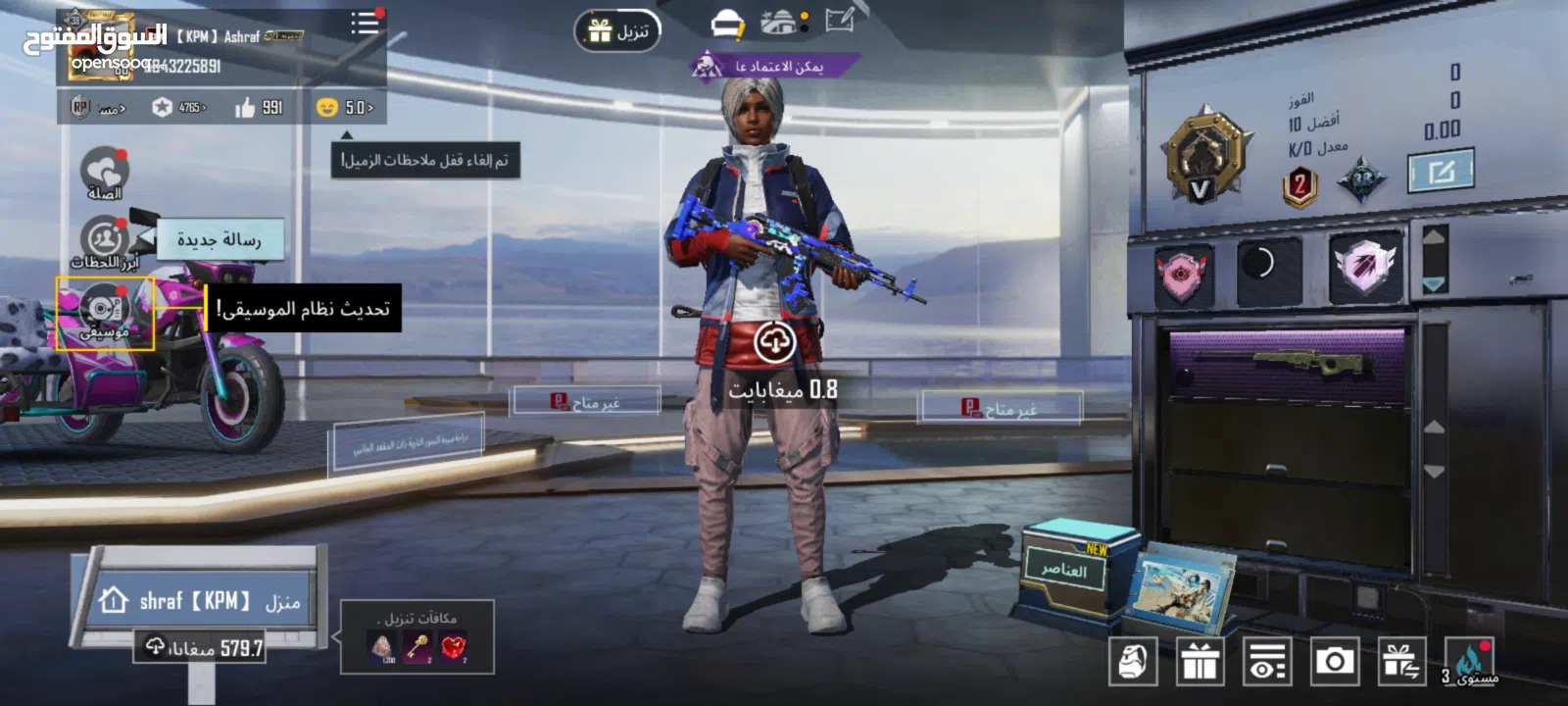This screenshot has height=706, width=1568.
Task: Open the camera button
Action: [x=1334, y=662]
